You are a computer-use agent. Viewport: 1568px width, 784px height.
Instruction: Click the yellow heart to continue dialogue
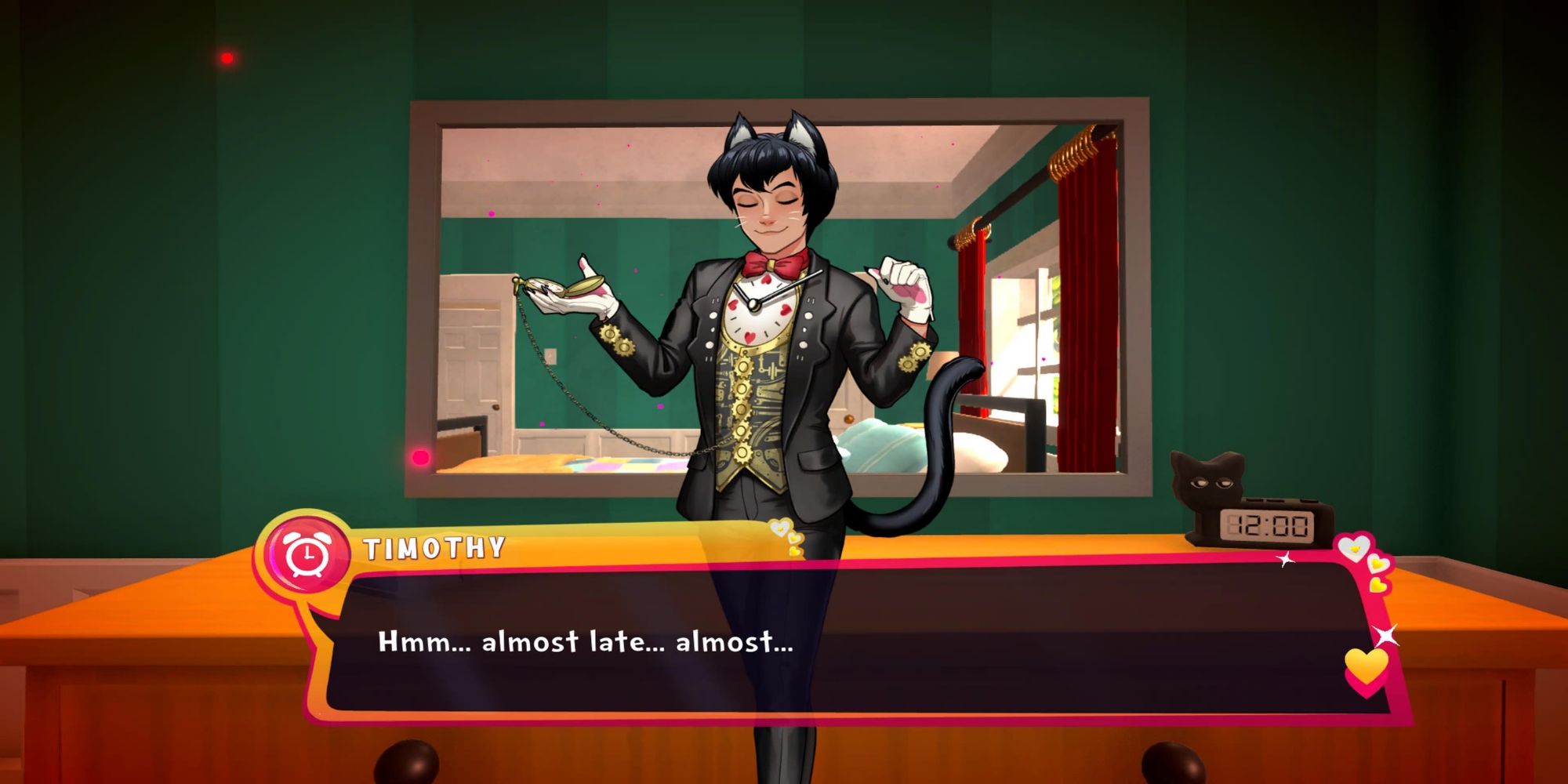click(x=1366, y=668)
